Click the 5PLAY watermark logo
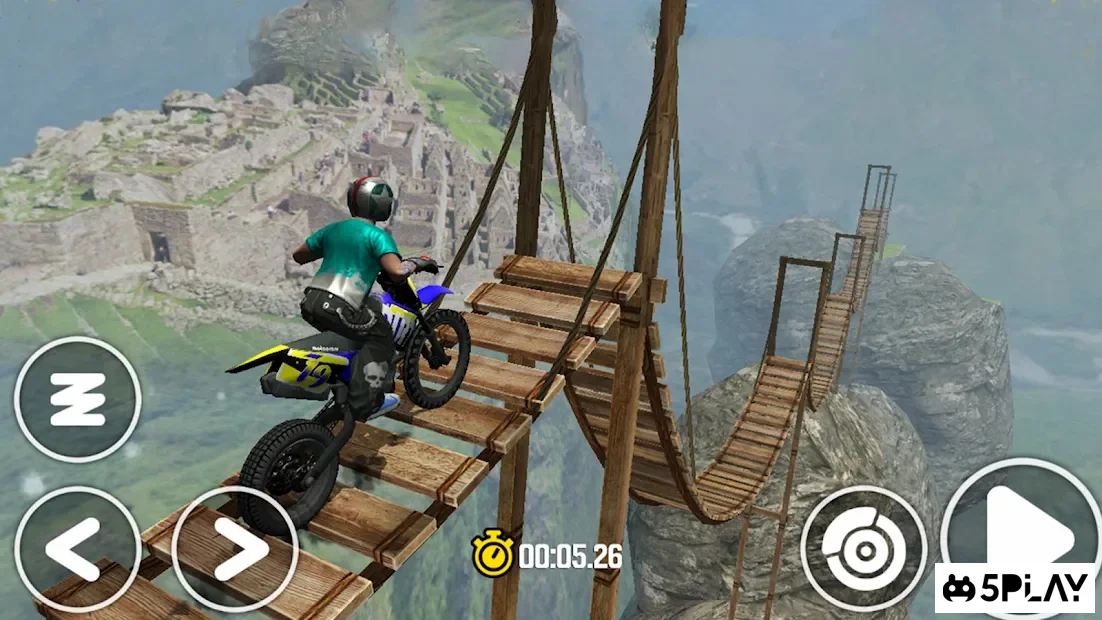This screenshot has height=620, width=1102. [x=1016, y=588]
